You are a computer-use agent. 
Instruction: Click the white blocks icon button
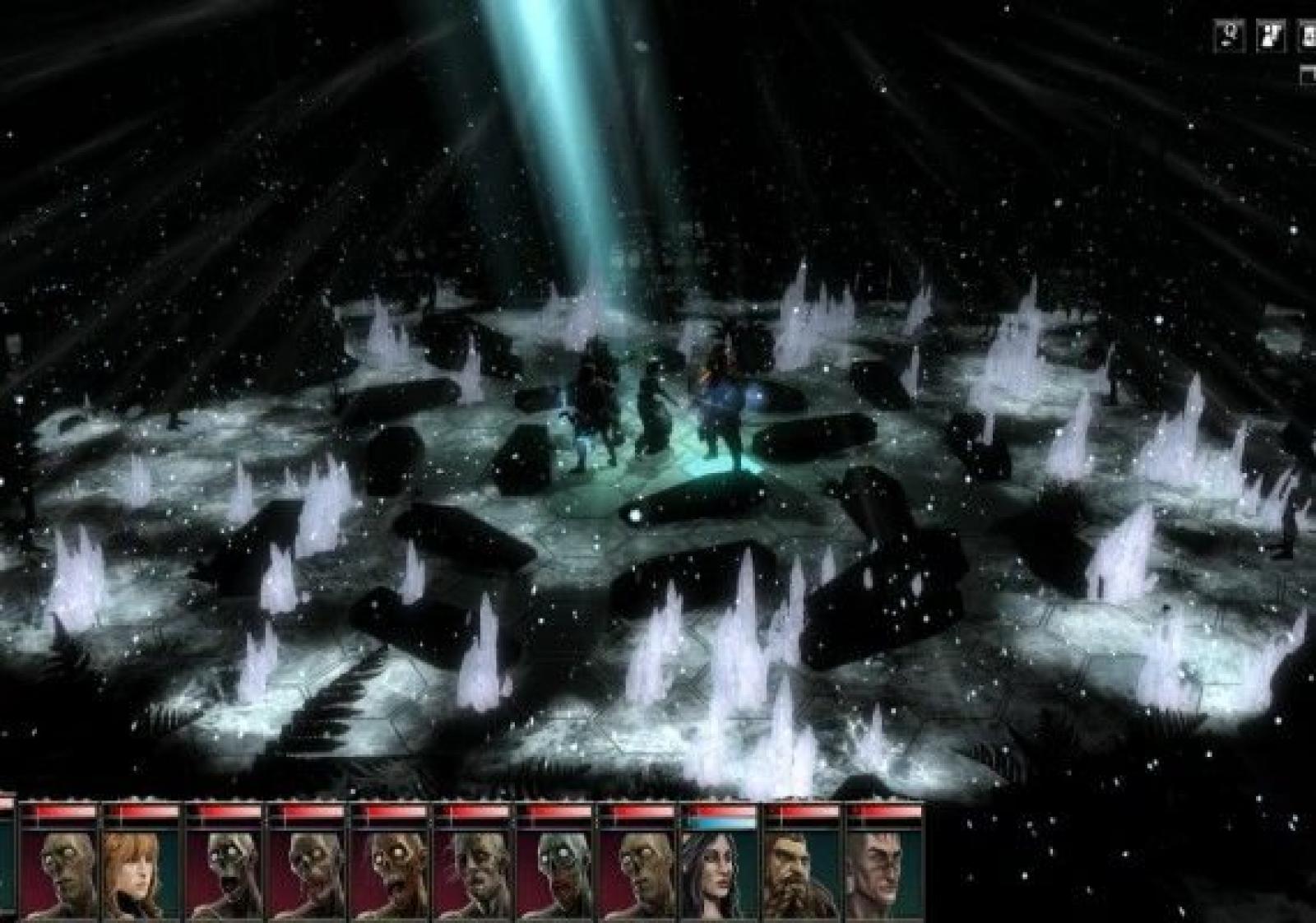(1270, 35)
